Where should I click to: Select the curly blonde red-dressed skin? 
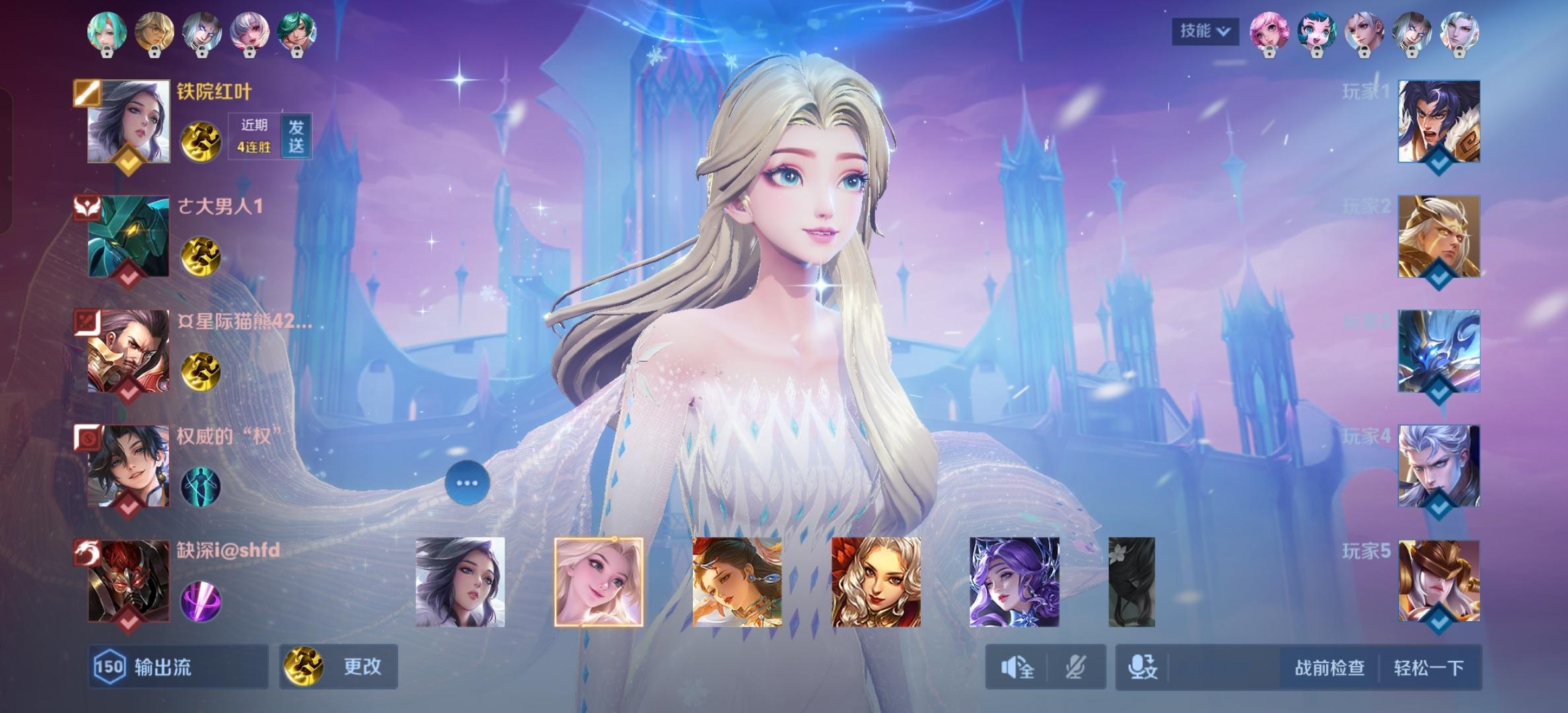tap(876, 582)
